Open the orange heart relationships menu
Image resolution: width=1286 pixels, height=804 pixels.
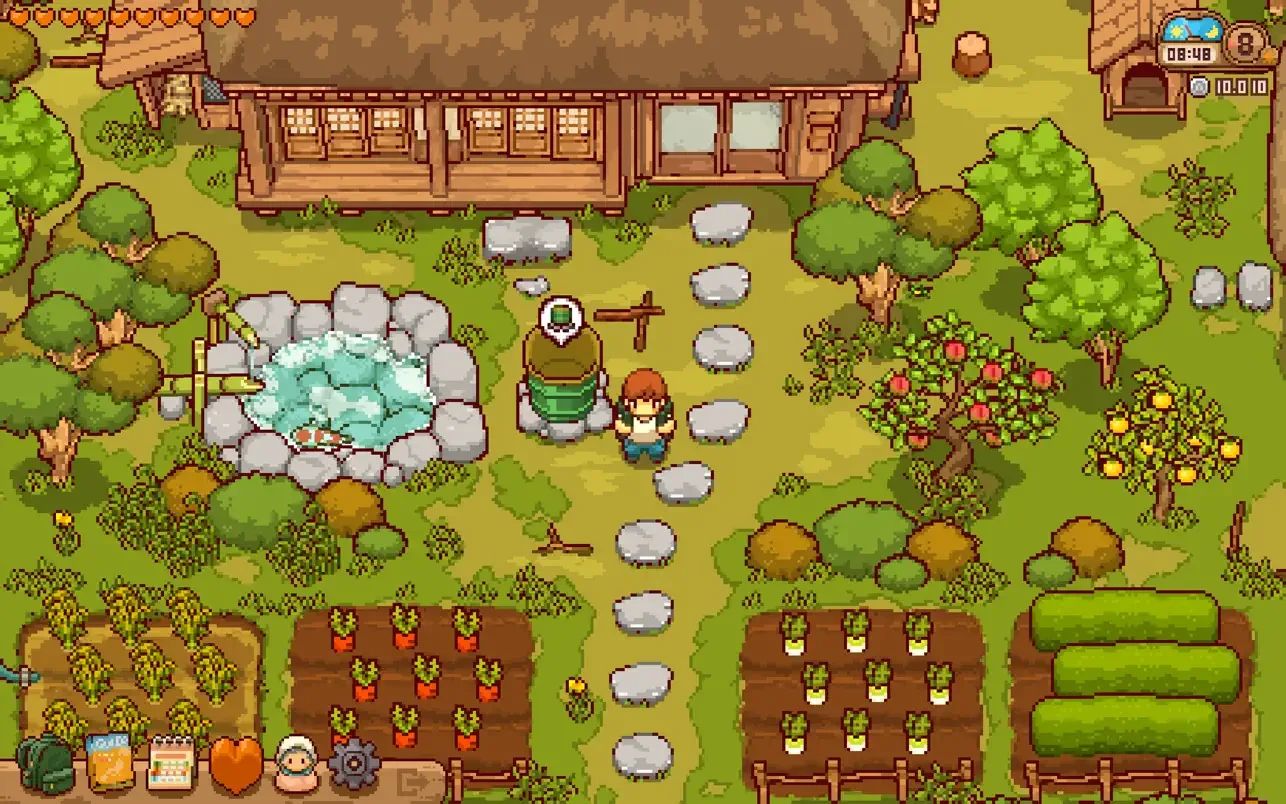click(x=236, y=765)
